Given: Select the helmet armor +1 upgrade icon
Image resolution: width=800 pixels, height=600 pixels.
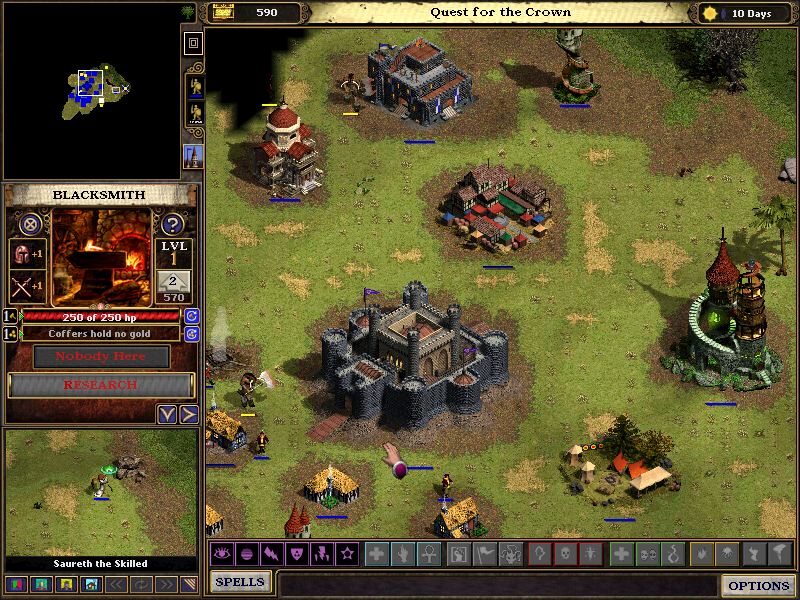Looking at the screenshot, I should point(27,254).
